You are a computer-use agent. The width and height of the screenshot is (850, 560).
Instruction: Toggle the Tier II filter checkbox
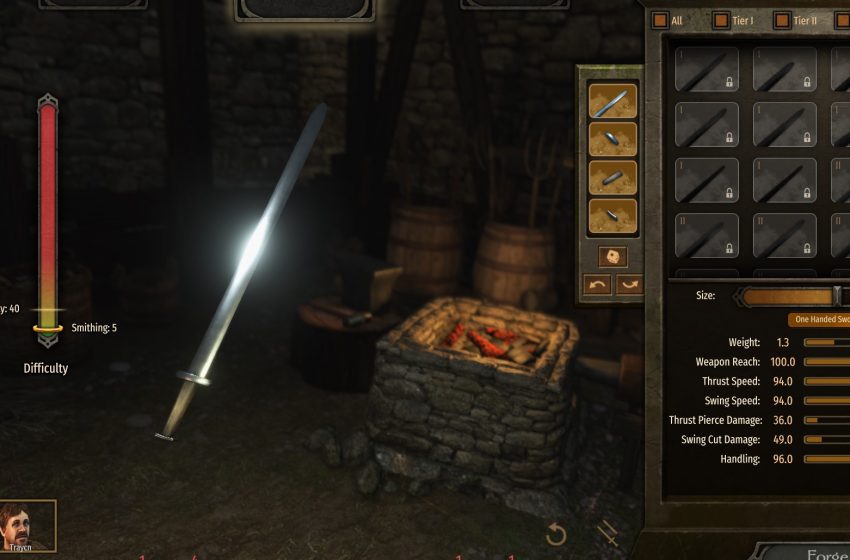(x=779, y=20)
